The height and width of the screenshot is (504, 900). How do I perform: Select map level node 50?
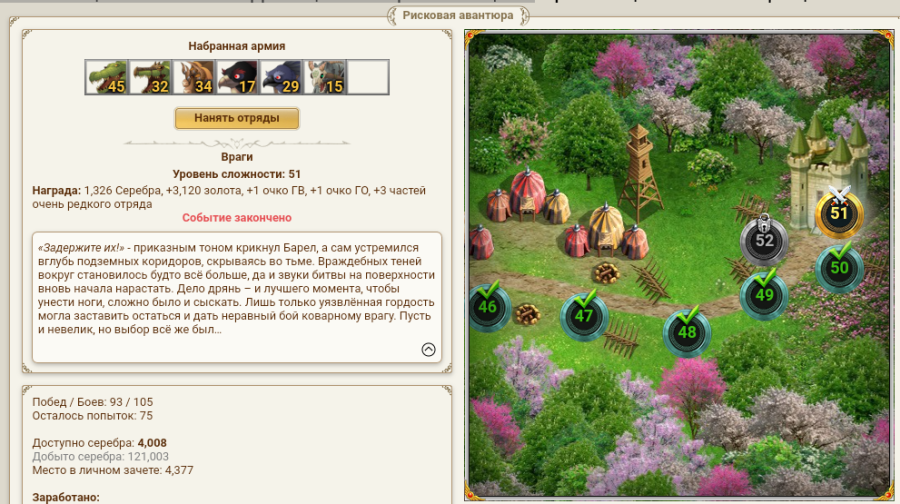click(839, 267)
